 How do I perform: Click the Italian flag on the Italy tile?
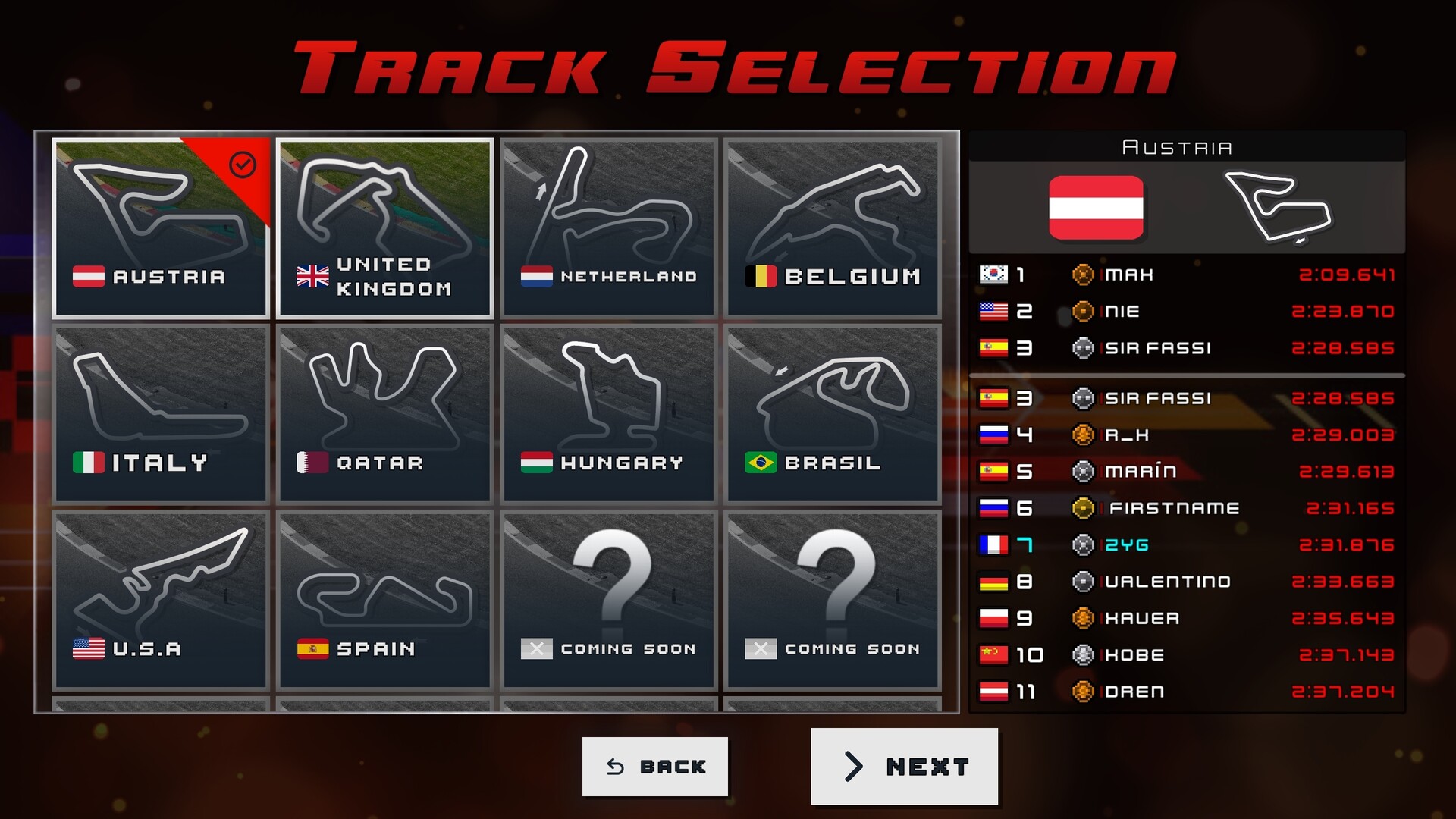pos(89,462)
